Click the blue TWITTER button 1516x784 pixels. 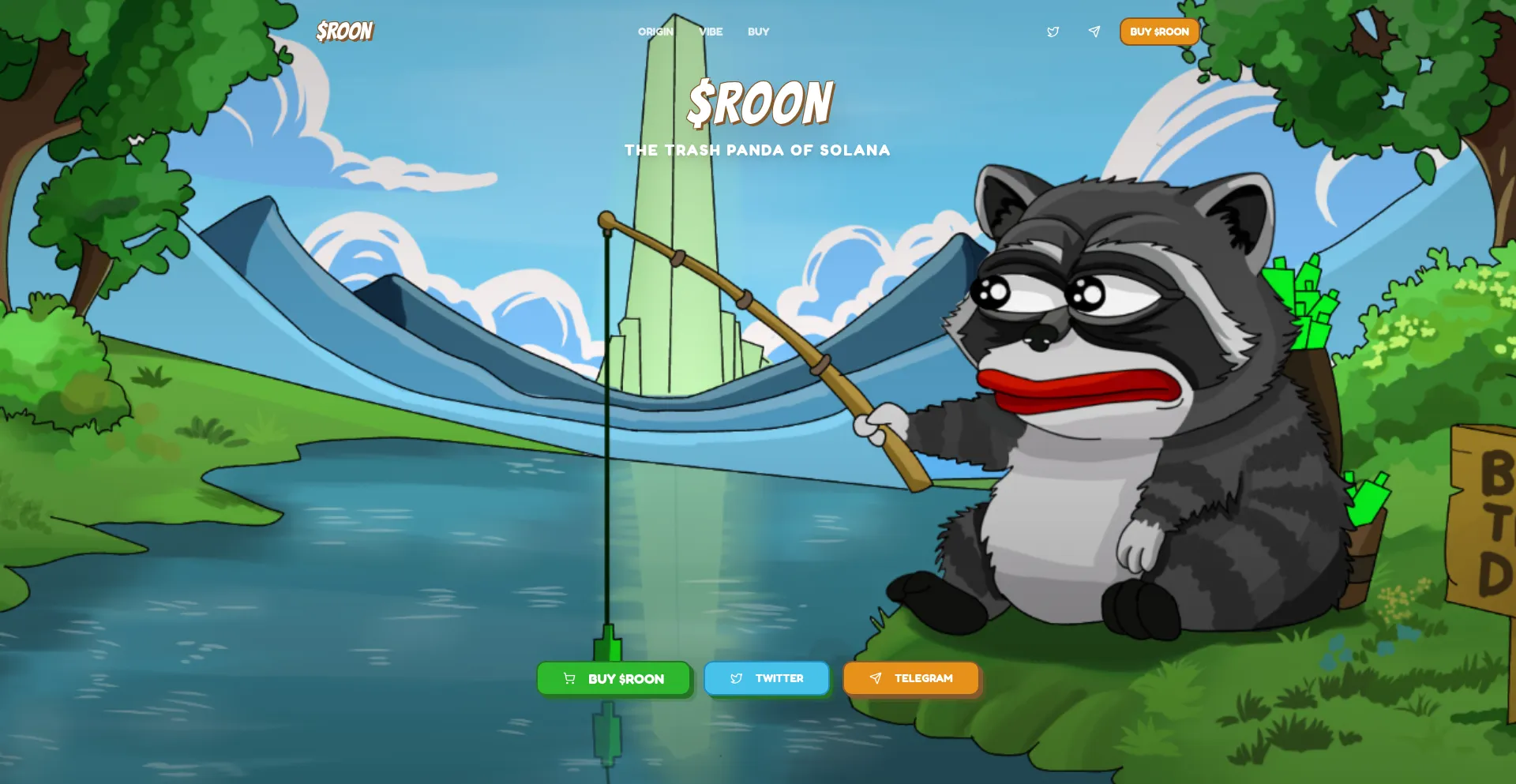pyautogui.click(x=767, y=677)
